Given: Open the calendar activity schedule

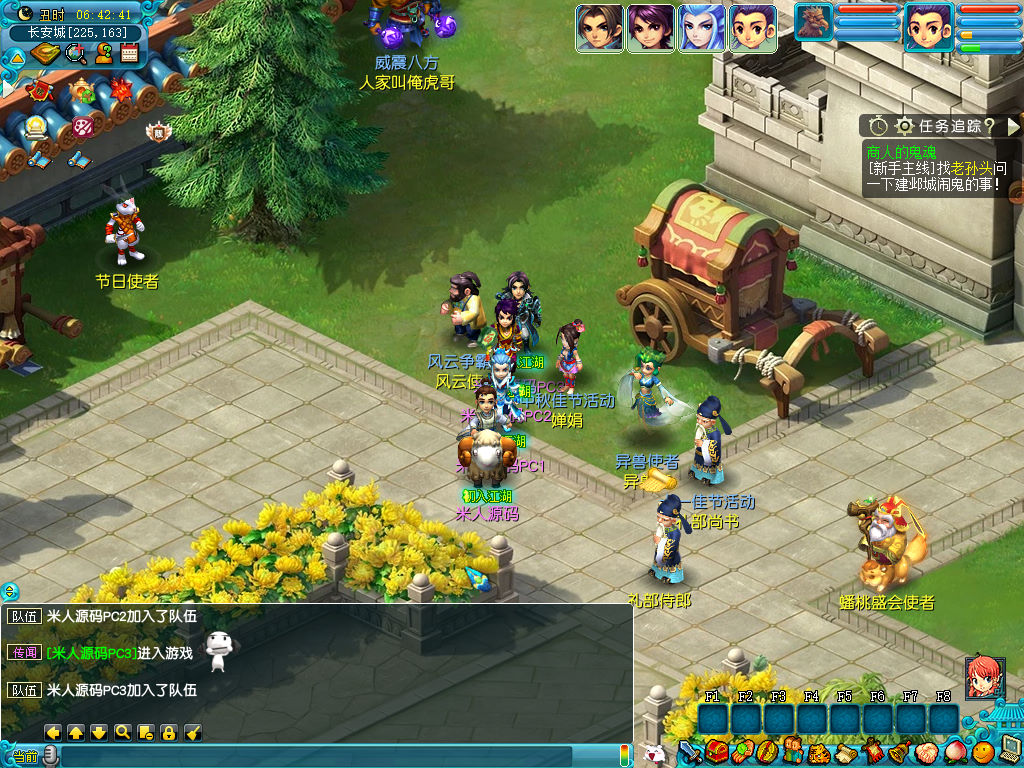Looking at the screenshot, I should pyautogui.click(x=129, y=53).
